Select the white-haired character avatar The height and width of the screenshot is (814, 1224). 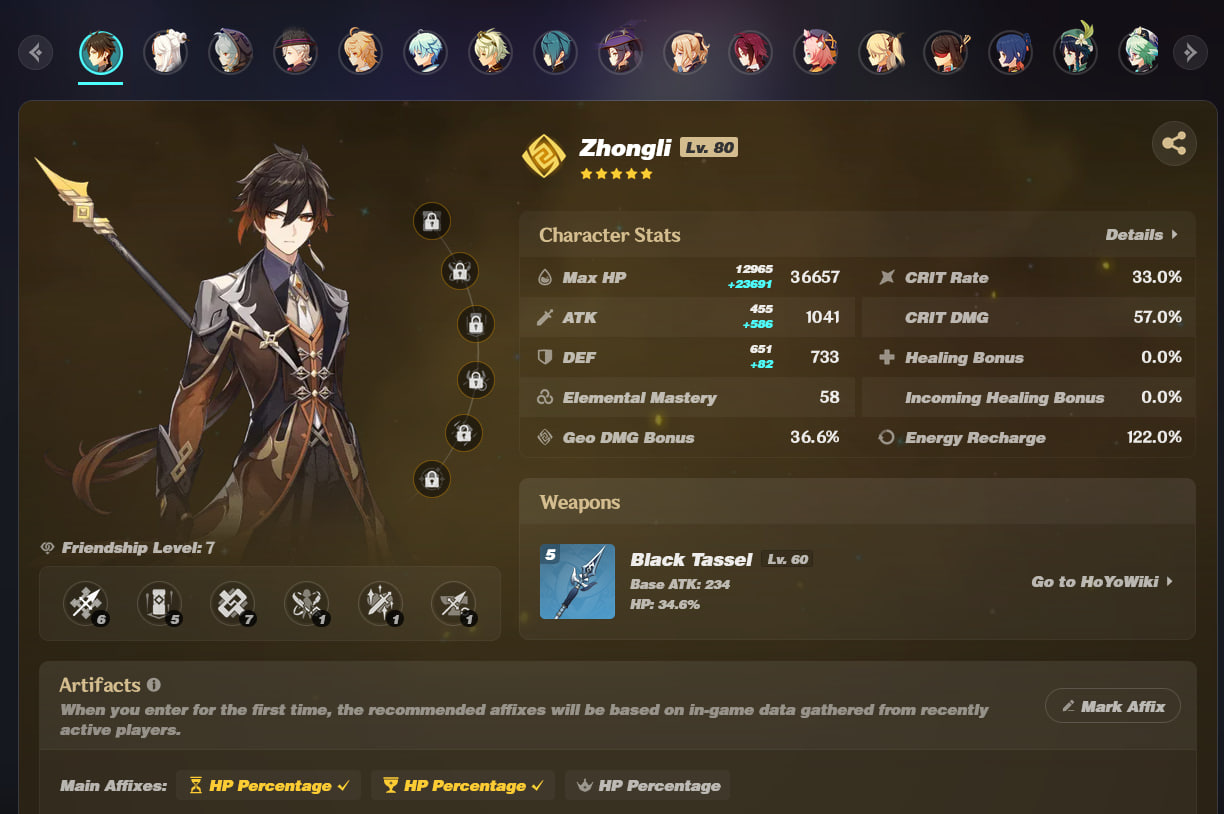(165, 52)
